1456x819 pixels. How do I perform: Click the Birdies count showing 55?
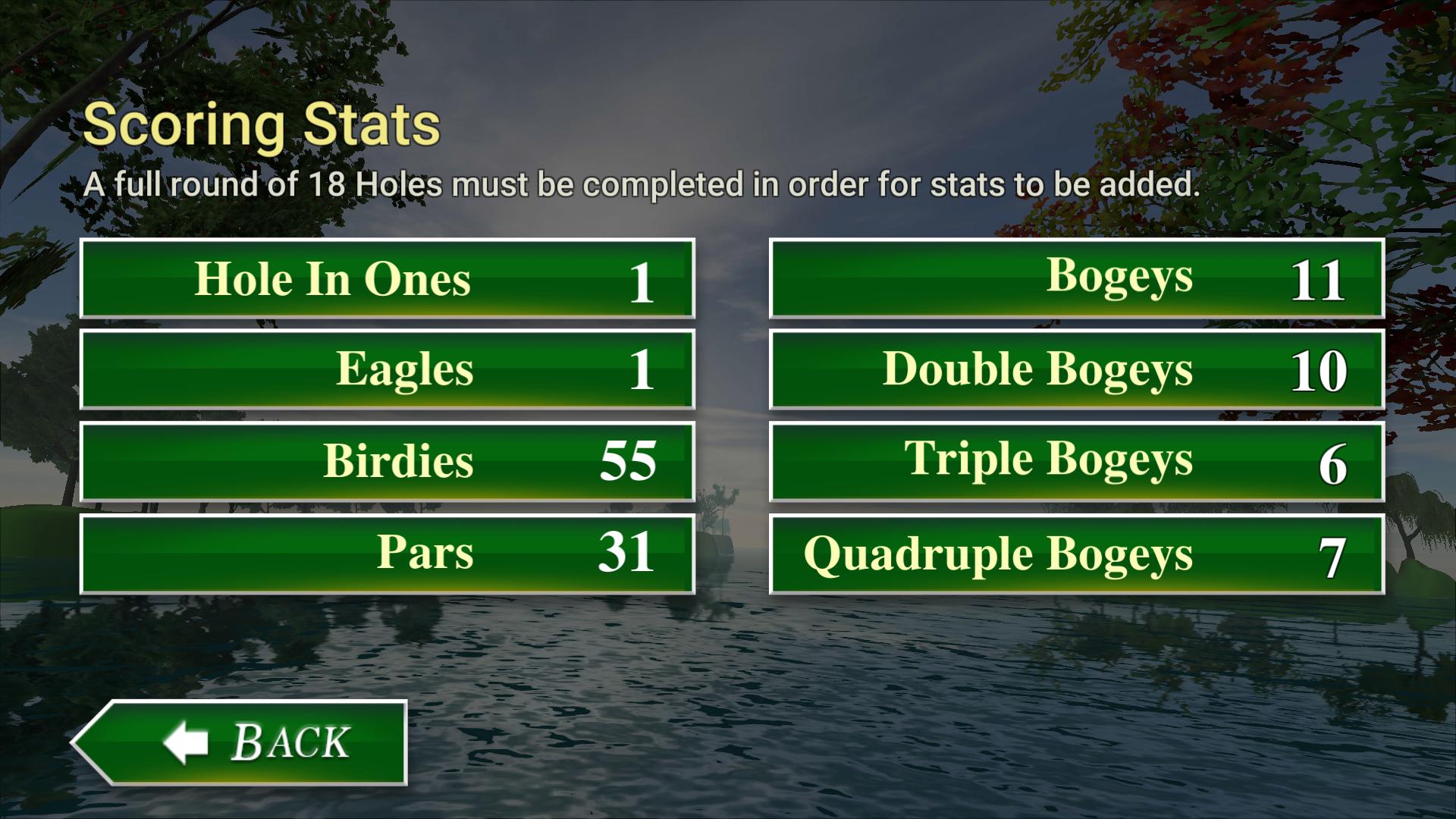pyautogui.click(x=628, y=459)
